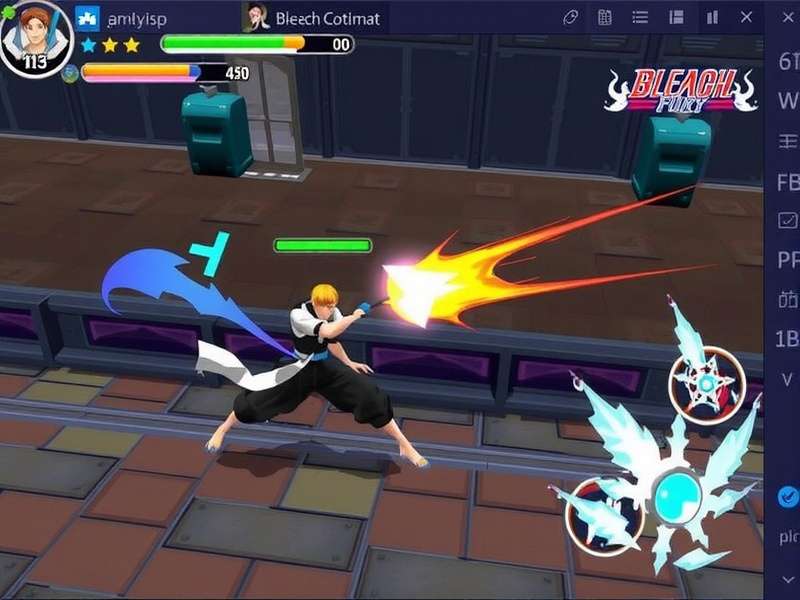Screen dimensions: 800x600
Task: Activate the ice star skill button
Action: [x=707, y=385]
